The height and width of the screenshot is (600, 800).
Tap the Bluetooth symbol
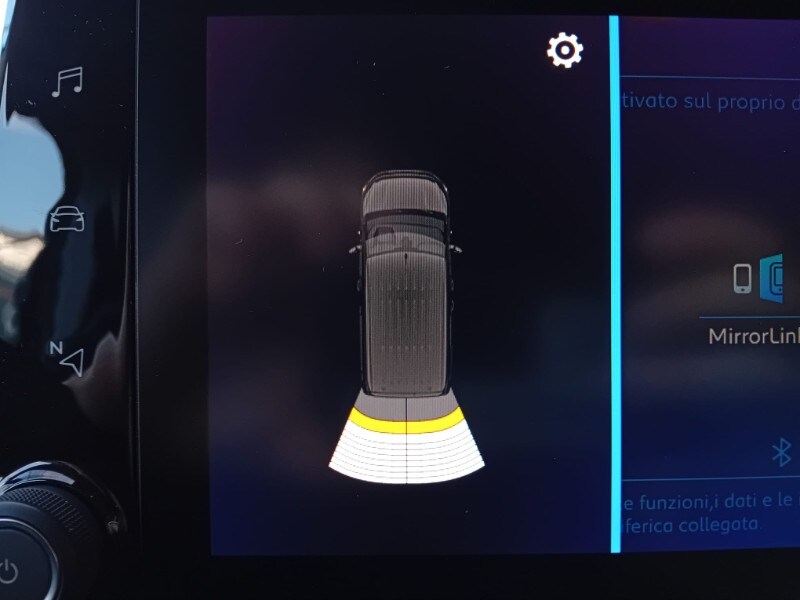tap(782, 452)
